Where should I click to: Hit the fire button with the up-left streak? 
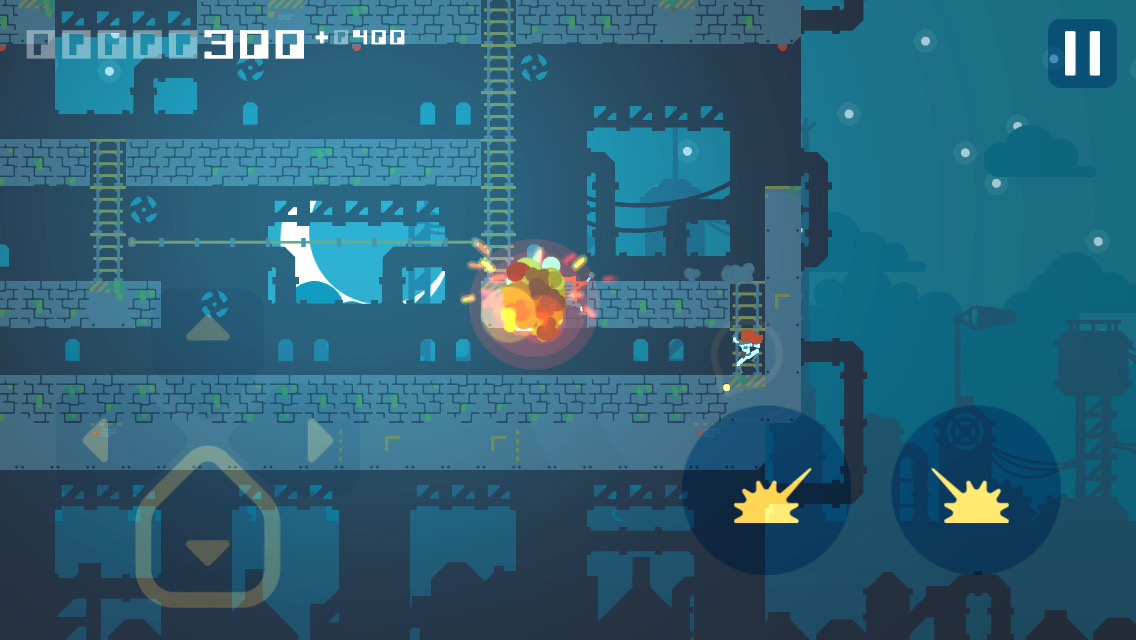pyautogui.click(x=976, y=490)
